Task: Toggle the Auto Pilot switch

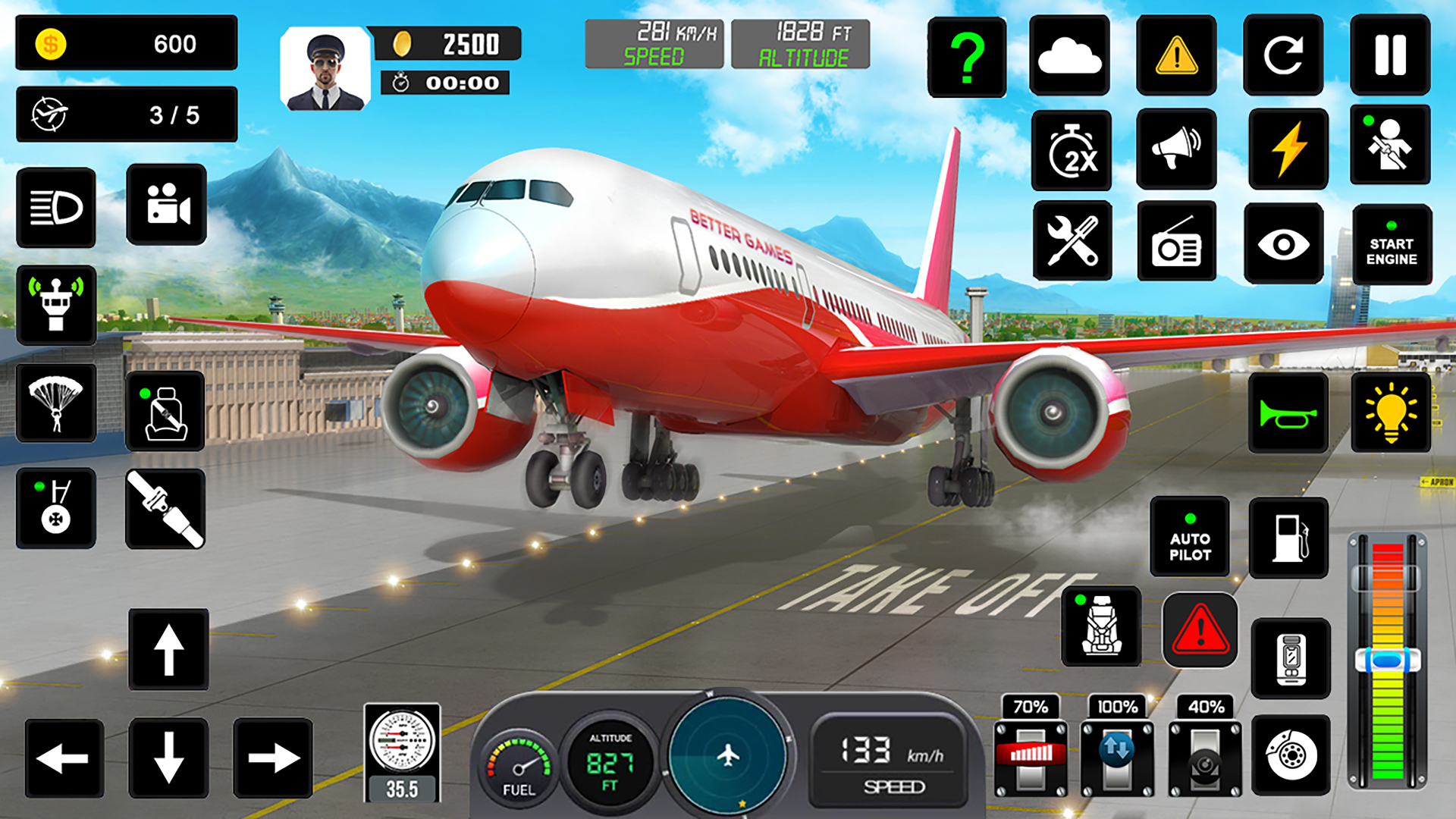Action: [x=1190, y=537]
